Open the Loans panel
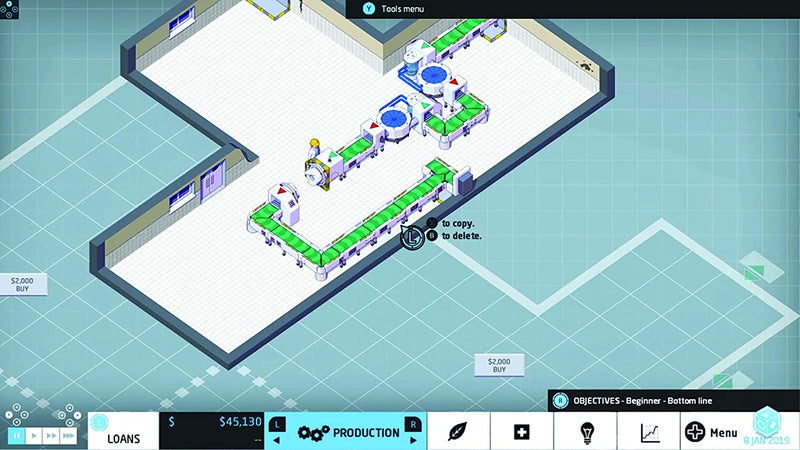This screenshot has width=800, height=450. pos(125,432)
